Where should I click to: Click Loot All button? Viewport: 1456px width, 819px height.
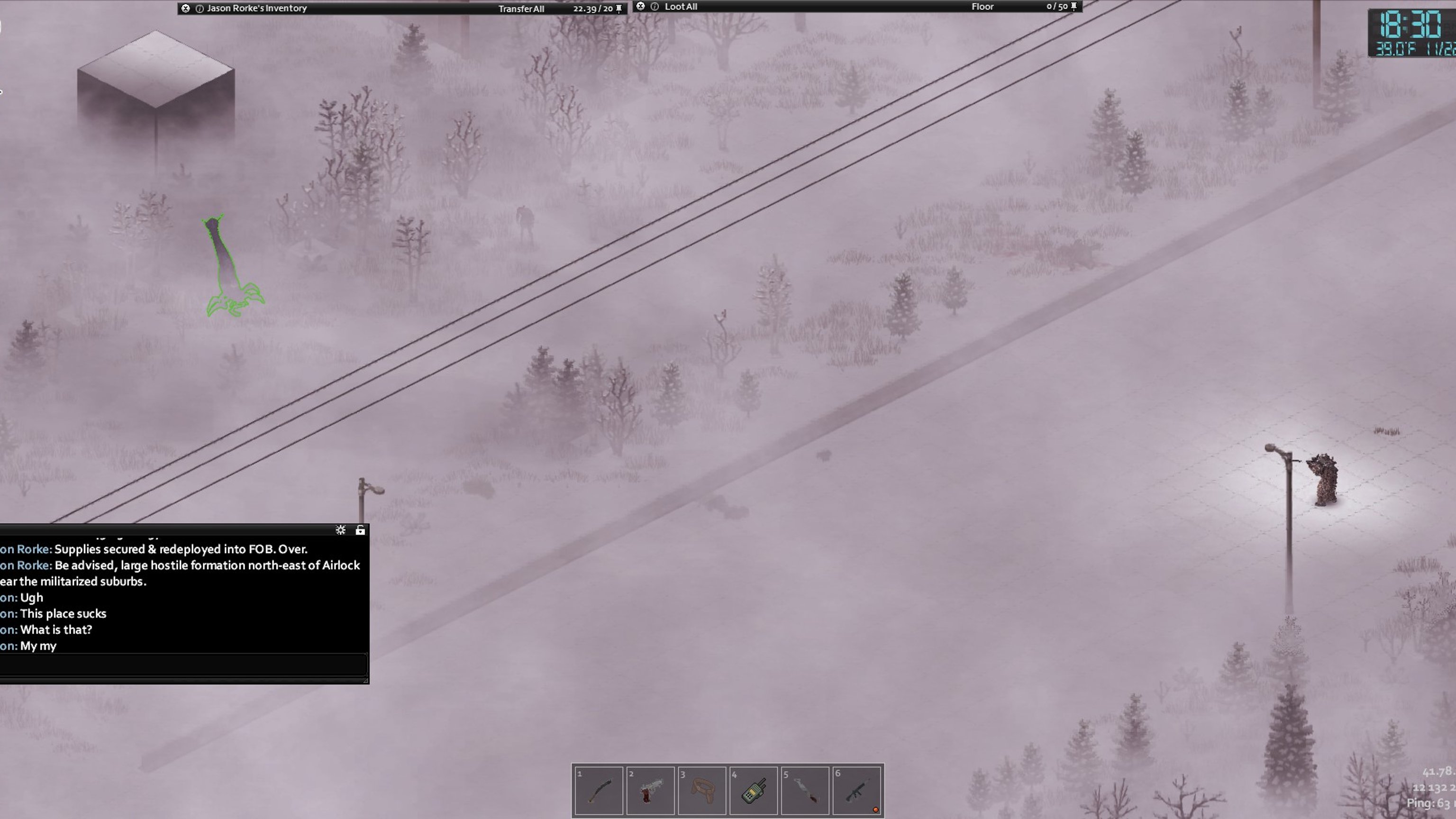[681, 7]
